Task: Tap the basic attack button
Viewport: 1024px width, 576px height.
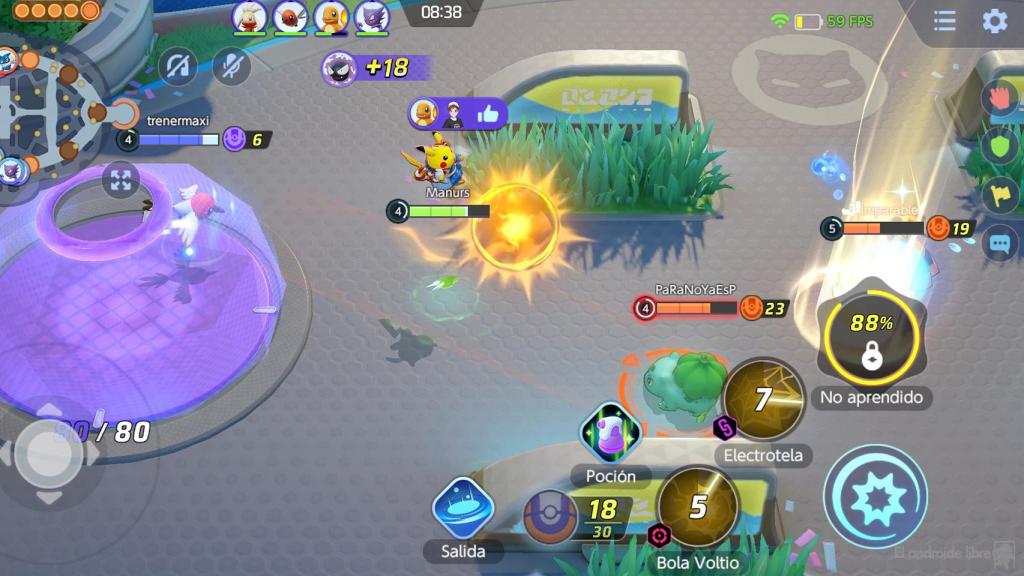Action: click(875, 497)
